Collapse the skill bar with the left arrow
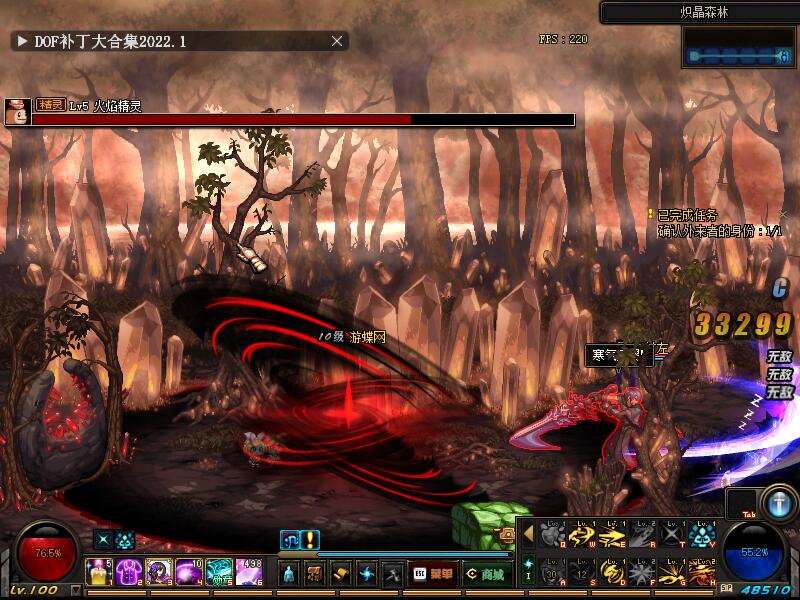 (528, 535)
